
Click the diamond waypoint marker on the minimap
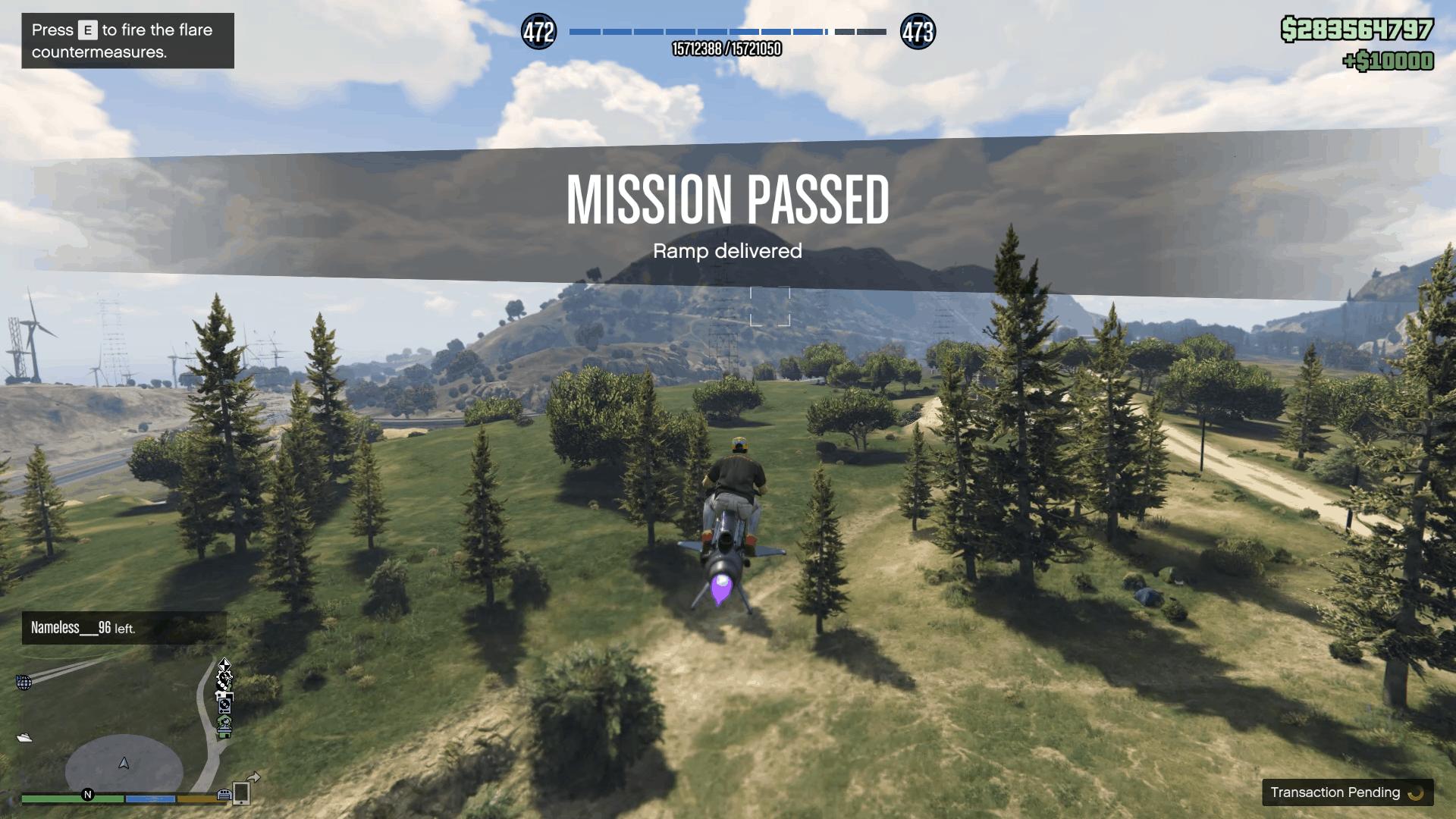[x=225, y=665]
